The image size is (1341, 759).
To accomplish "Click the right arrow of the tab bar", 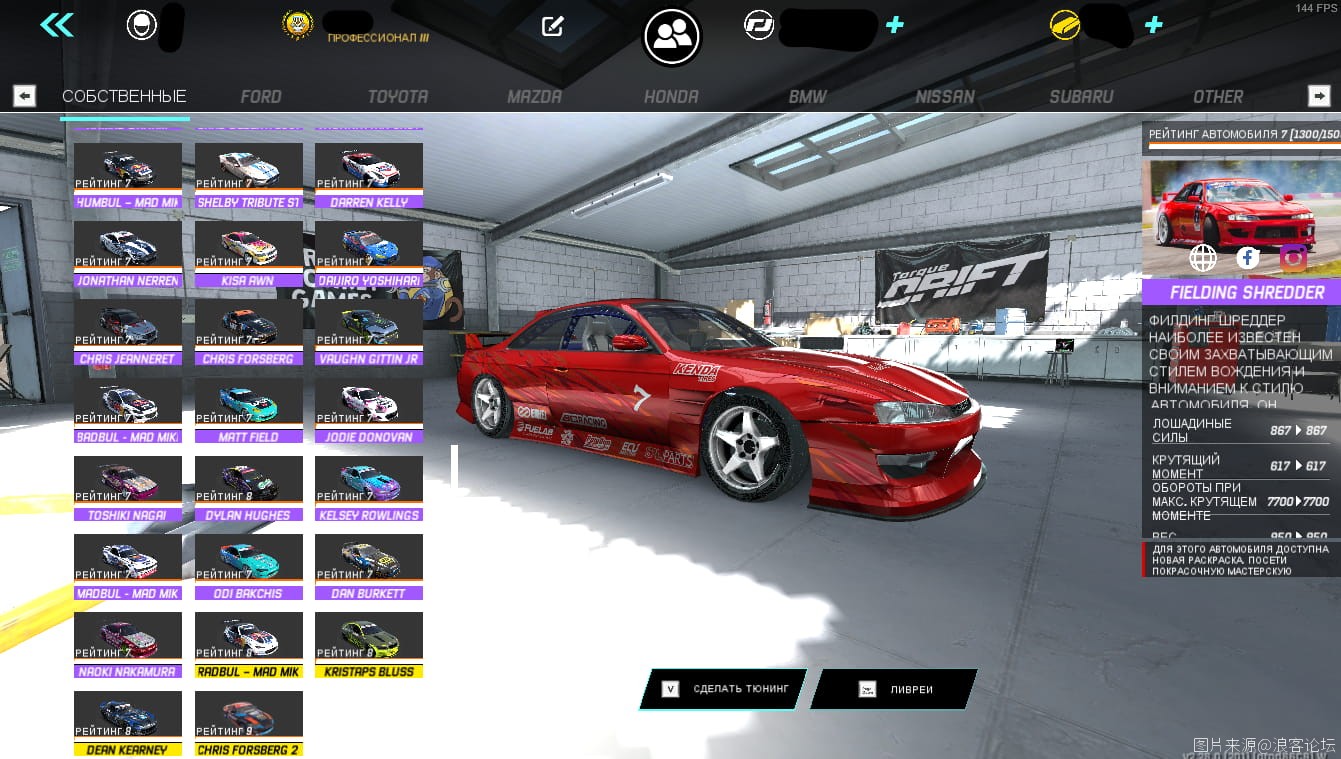I will point(1319,96).
